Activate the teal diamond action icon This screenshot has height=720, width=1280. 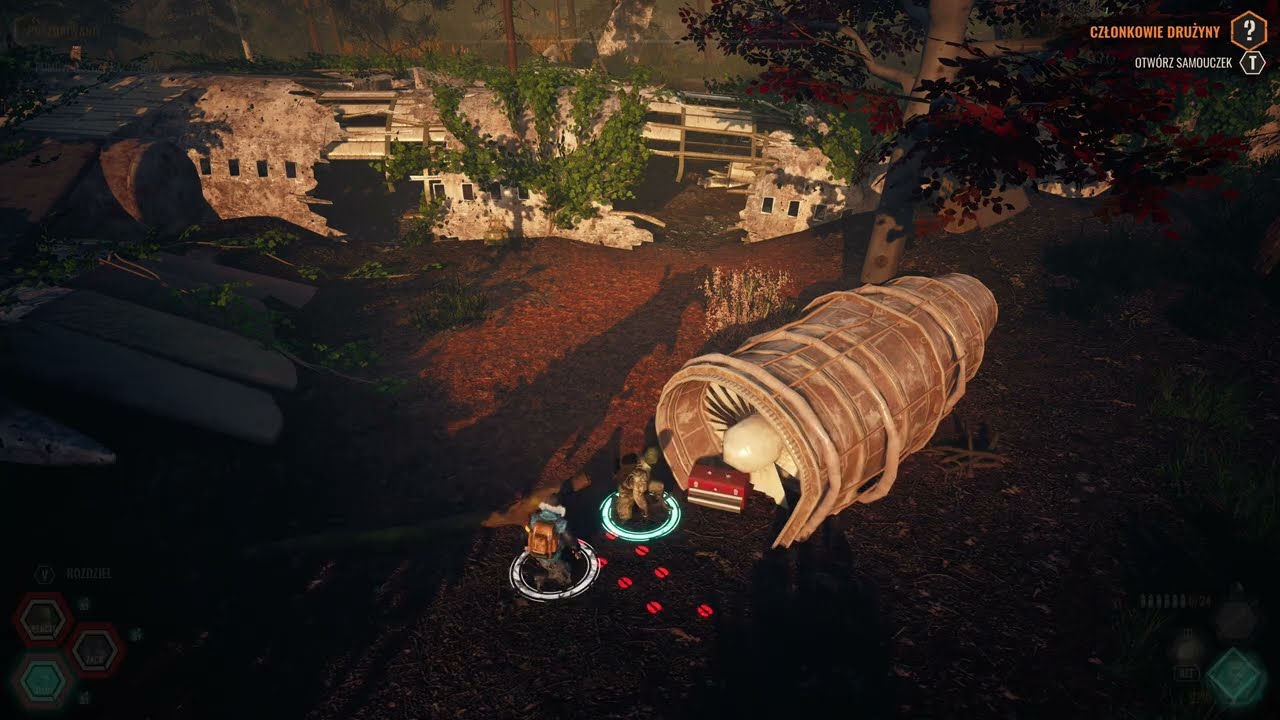[x=1236, y=677]
